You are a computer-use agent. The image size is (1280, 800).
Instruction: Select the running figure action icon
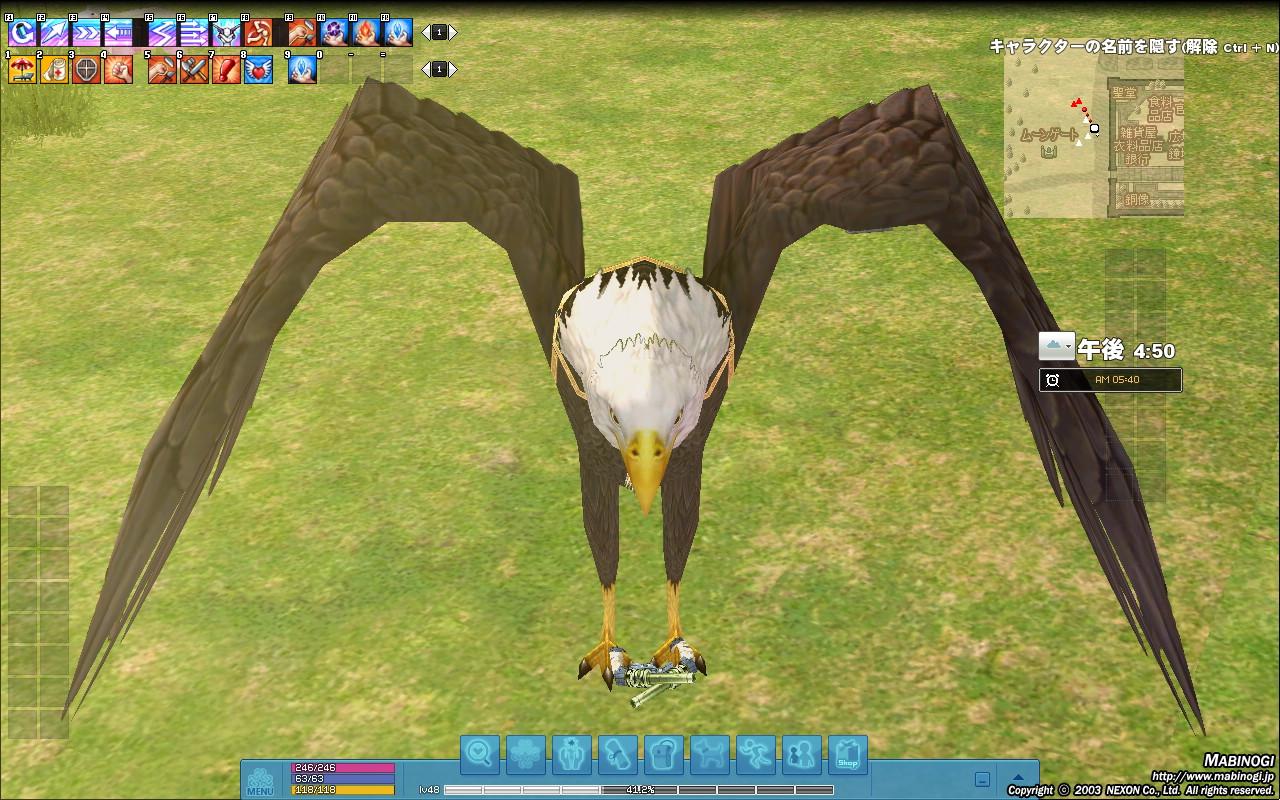click(756, 755)
